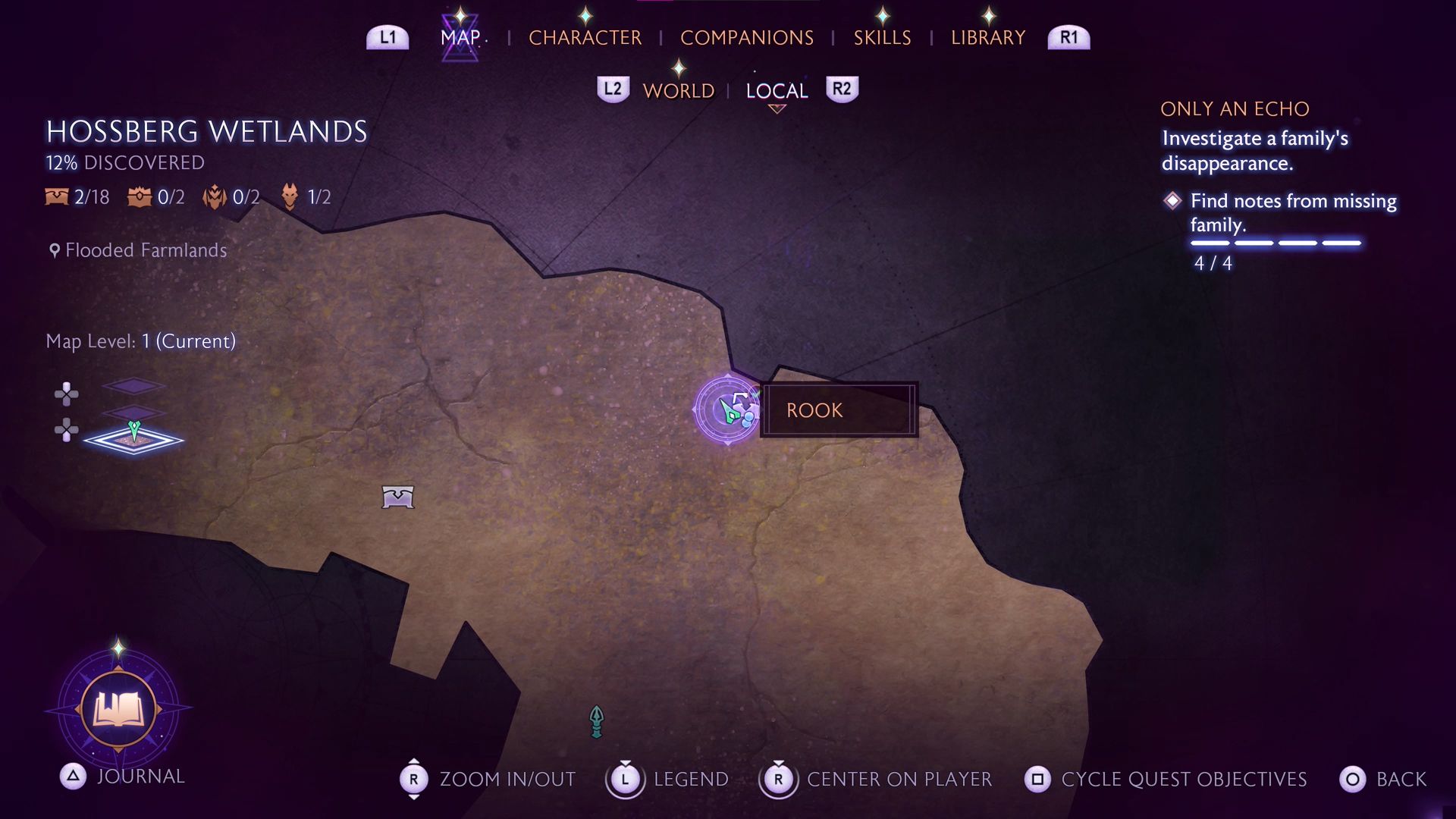
Task: Open the LIBRARY section
Action: click(x=987, y=37)
